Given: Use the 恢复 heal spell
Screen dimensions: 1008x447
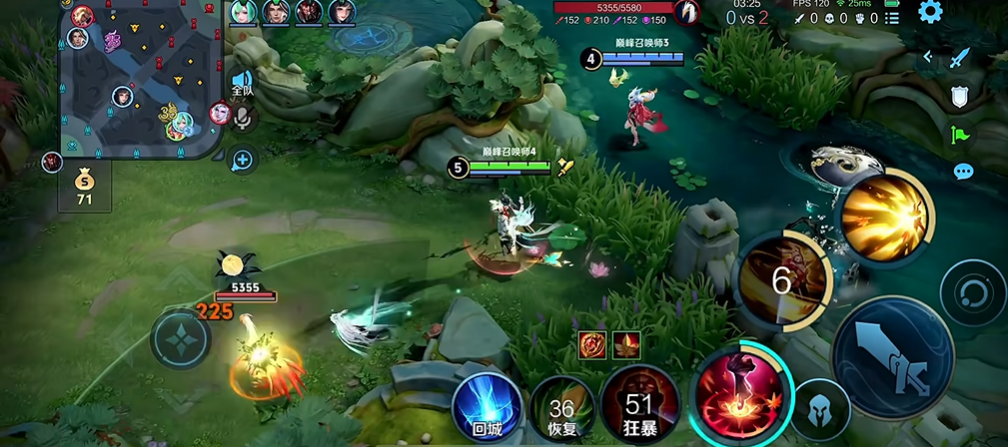Looking at the screenshot, I should click(562, 410).
